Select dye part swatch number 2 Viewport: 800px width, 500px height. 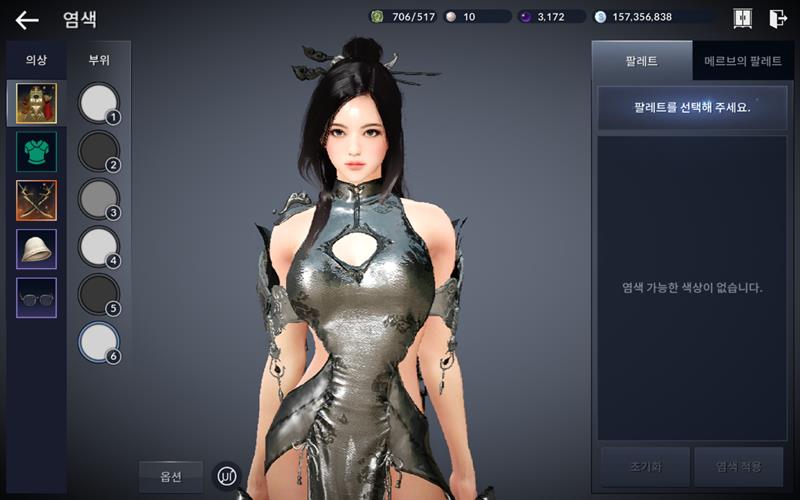(x=98, y=150)
